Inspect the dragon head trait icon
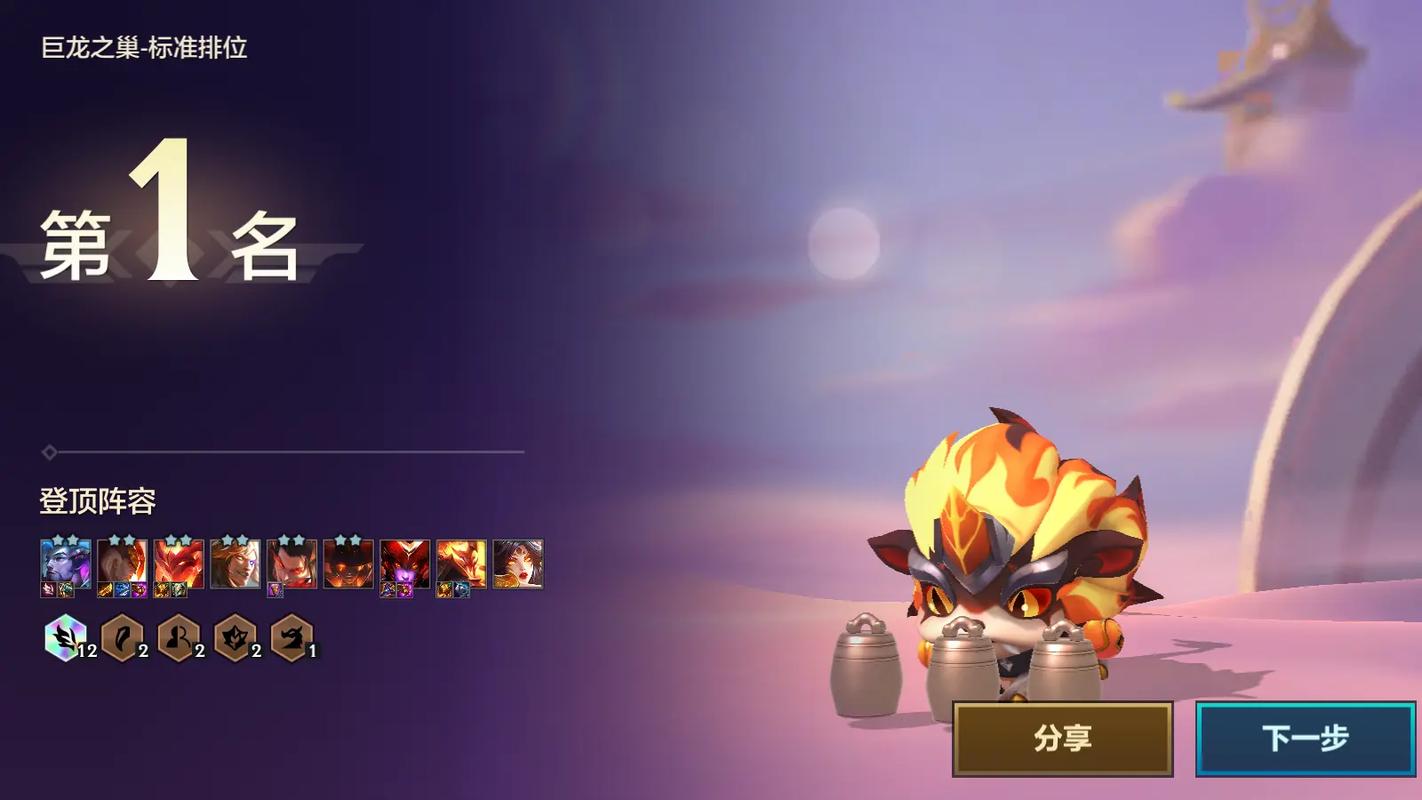 coord(292,637)
